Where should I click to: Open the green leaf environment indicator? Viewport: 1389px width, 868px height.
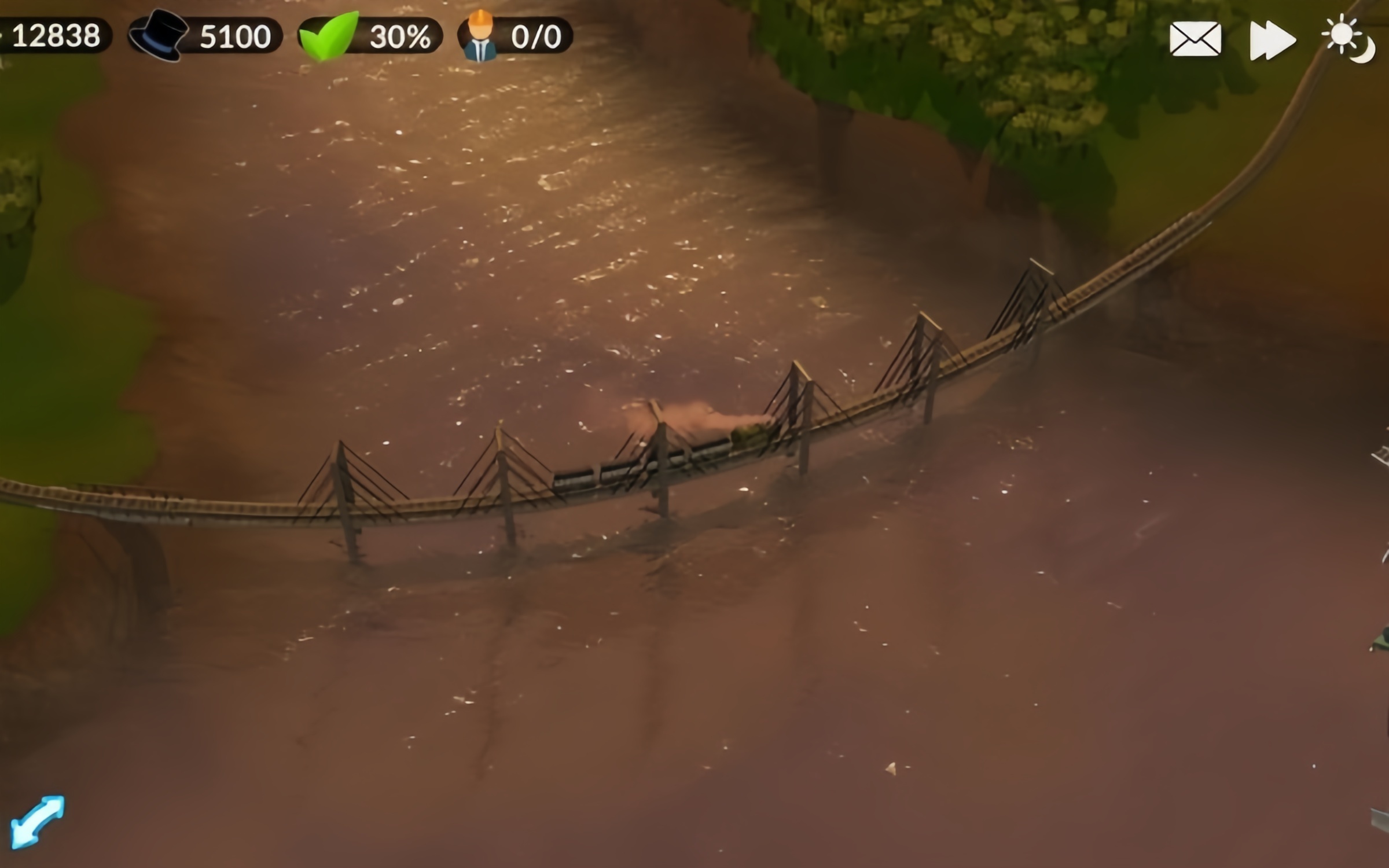370,36
